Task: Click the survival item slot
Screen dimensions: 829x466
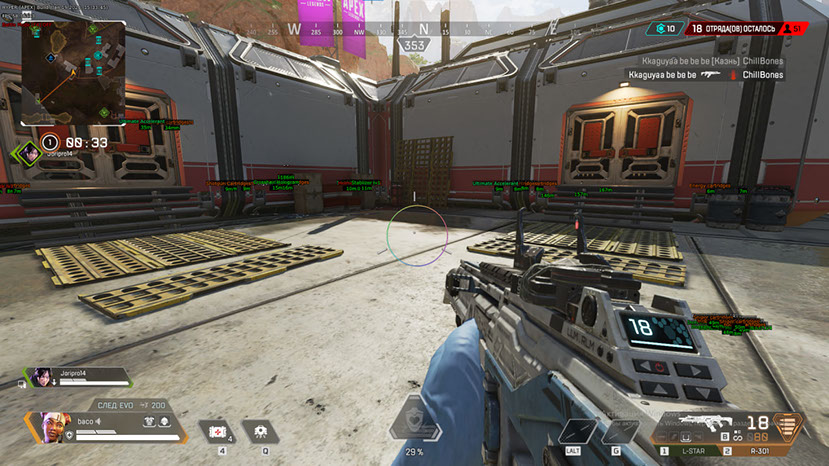Action: point(577,430)
